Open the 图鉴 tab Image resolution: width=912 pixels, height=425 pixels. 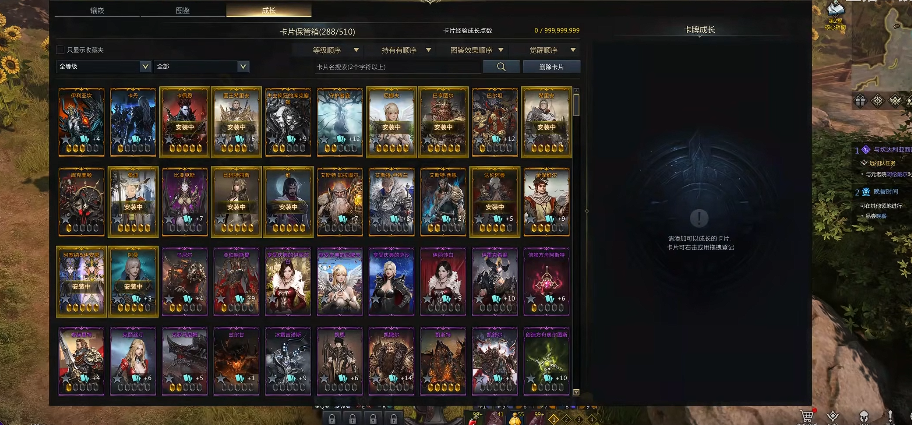click(x=183, y=10)
